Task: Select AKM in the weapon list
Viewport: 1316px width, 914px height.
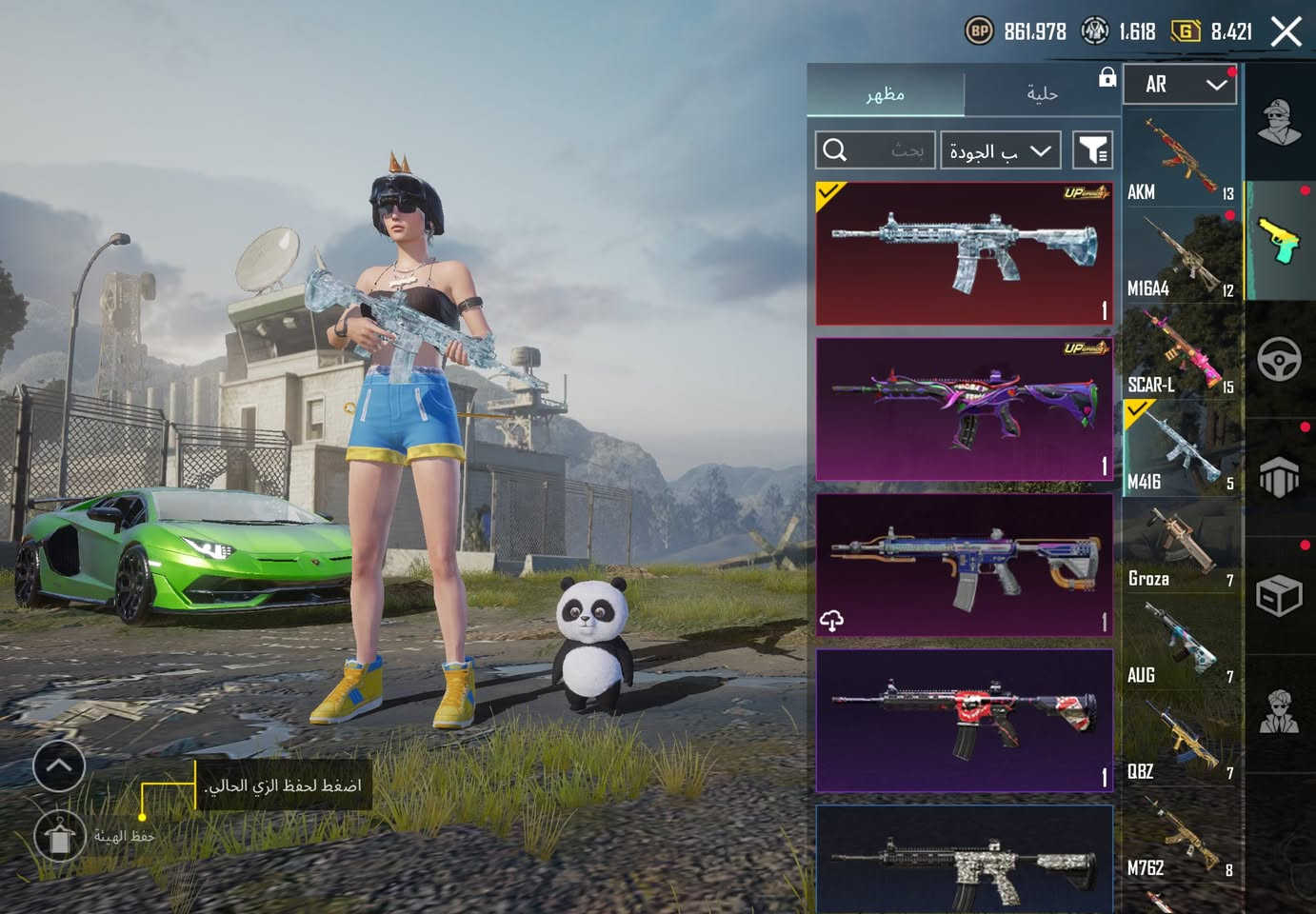Action: pyautogui.click(x=1181, y=159)
